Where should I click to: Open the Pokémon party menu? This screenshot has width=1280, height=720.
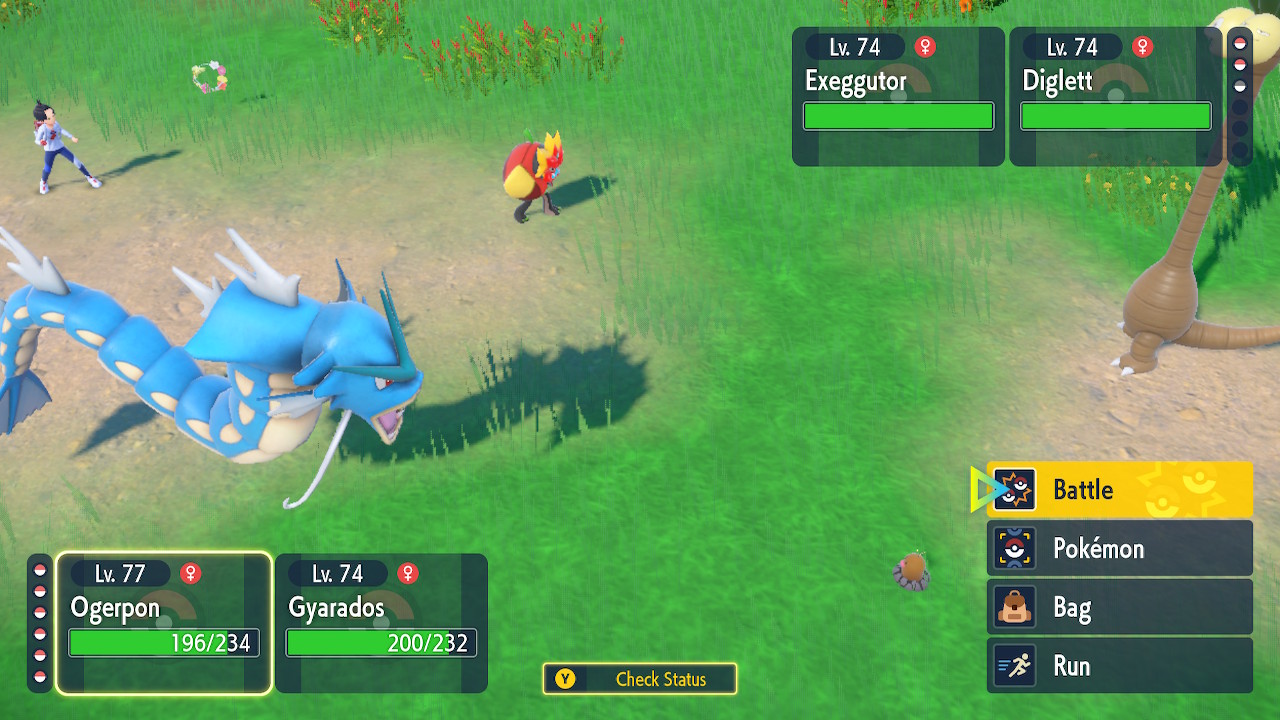coord(1119,548)
